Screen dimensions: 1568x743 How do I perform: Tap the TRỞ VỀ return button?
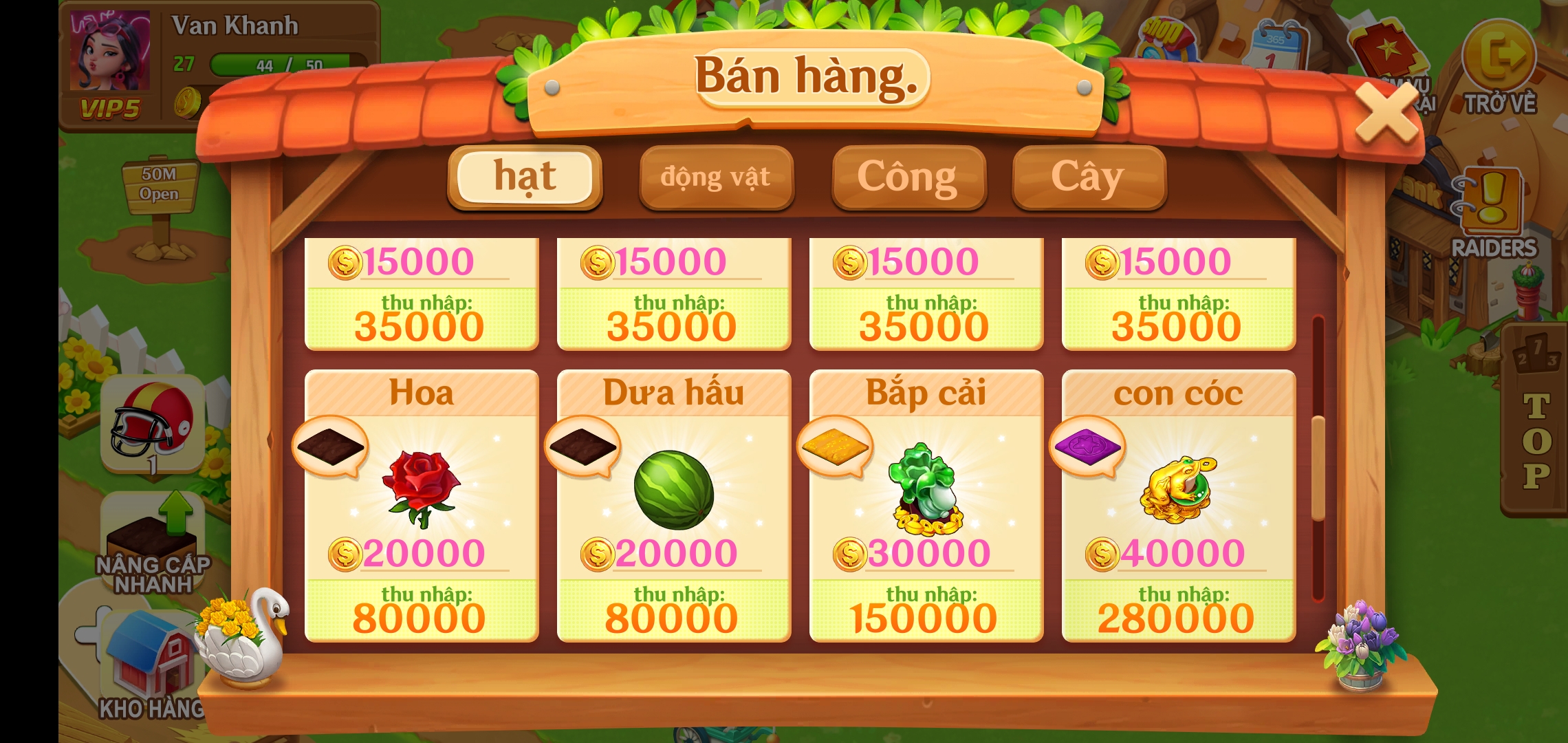pos(1499,67)
